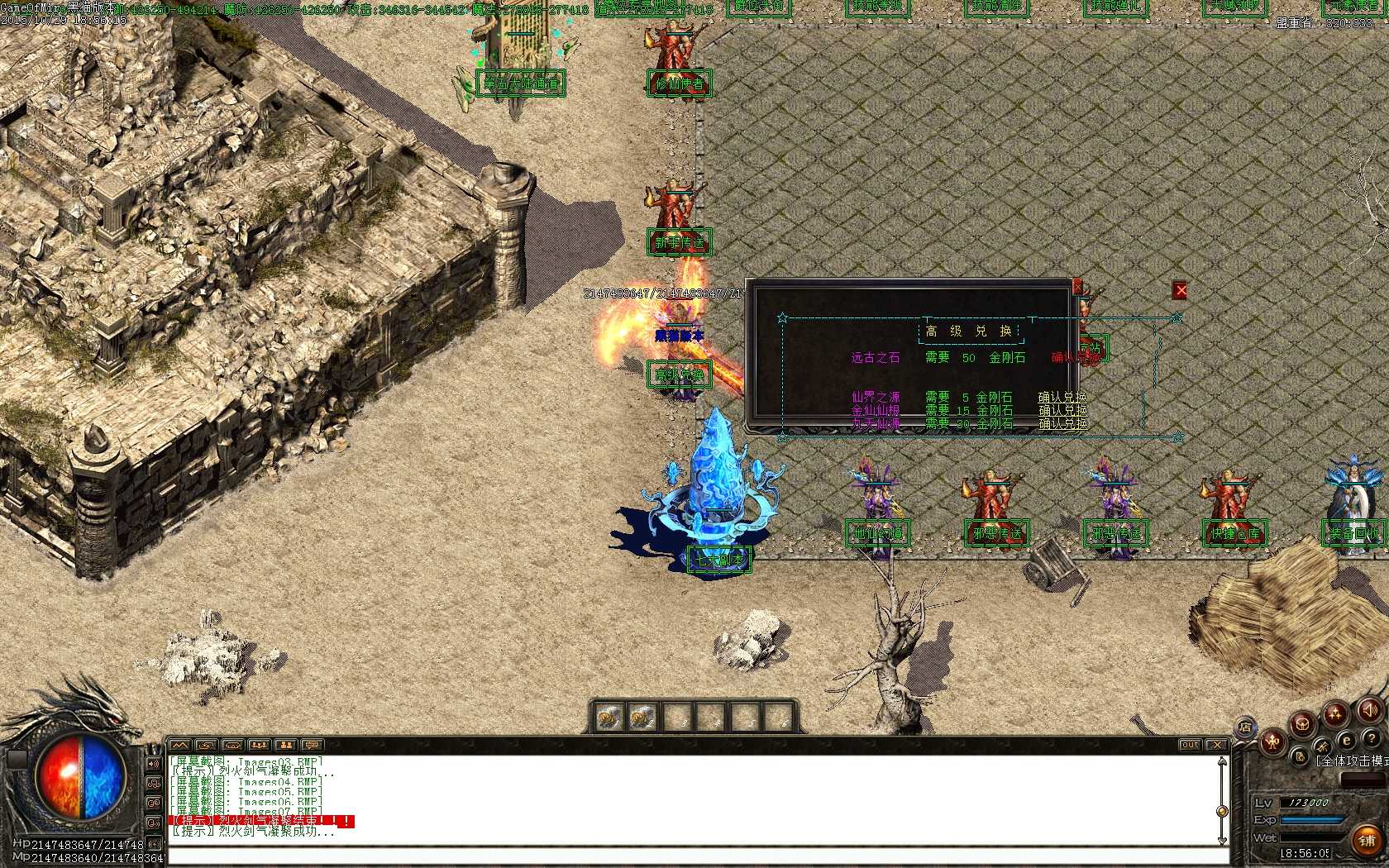Select the mountain minimap icon in the chat toolbar

pyautogui.click(x=180, y=745)
